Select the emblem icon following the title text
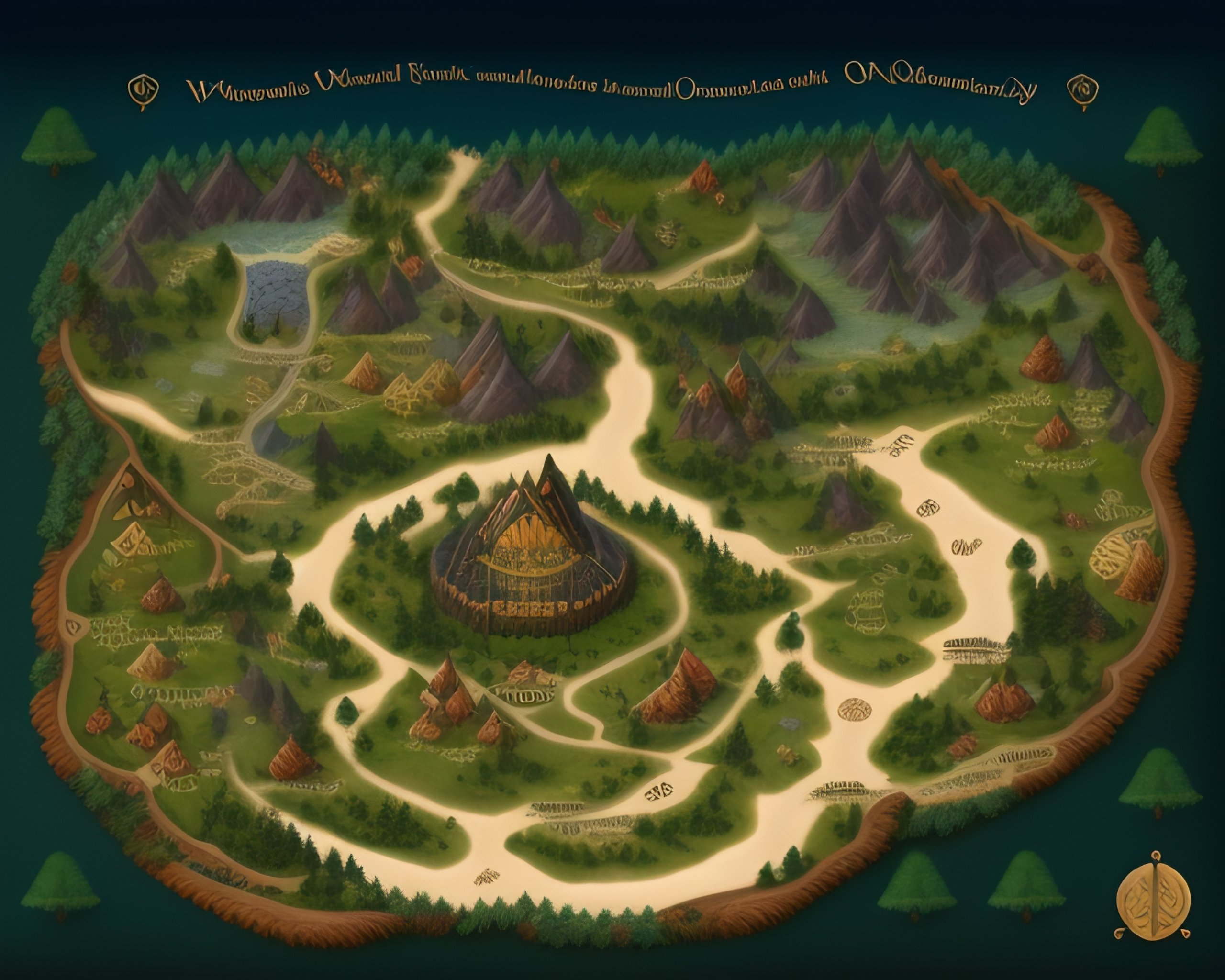Screen dimensions: 1225x980 (1082, 91)
